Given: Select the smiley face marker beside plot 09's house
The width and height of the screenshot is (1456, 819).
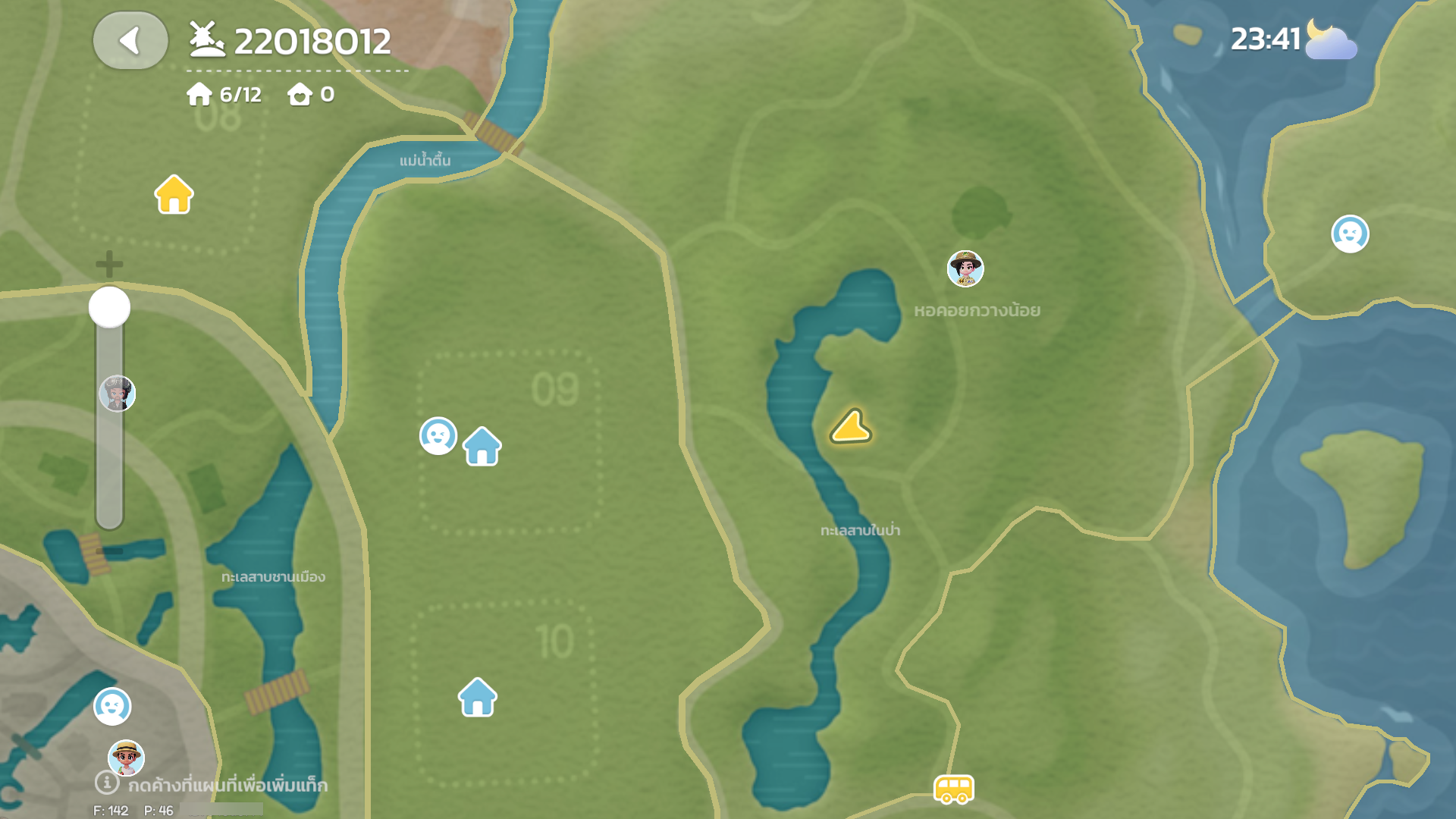Looking at the screenshot, I should pyautogui.click(x=438, y=436).
